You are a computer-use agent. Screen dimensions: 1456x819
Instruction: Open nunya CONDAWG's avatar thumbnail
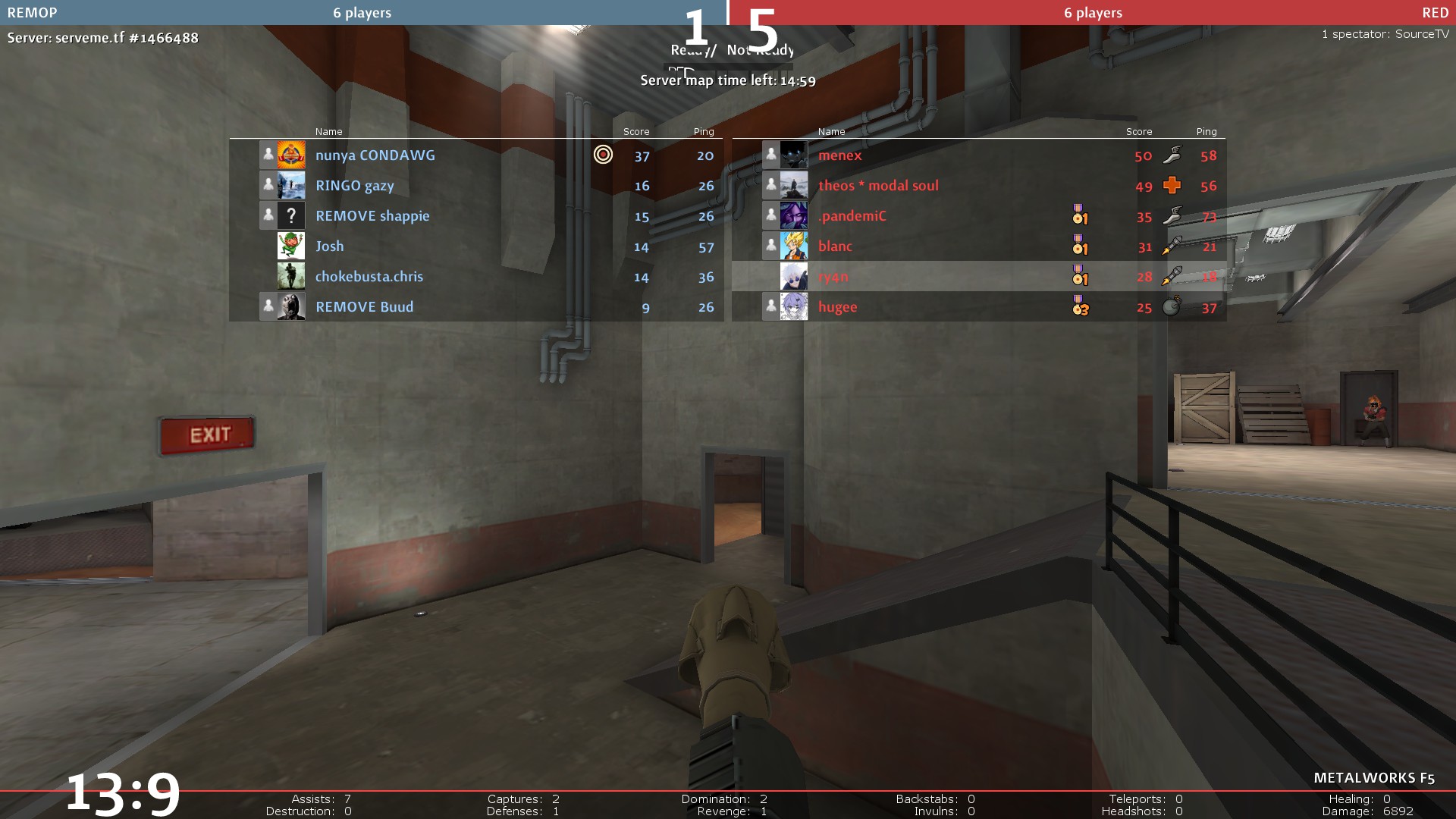click(291, 155)
